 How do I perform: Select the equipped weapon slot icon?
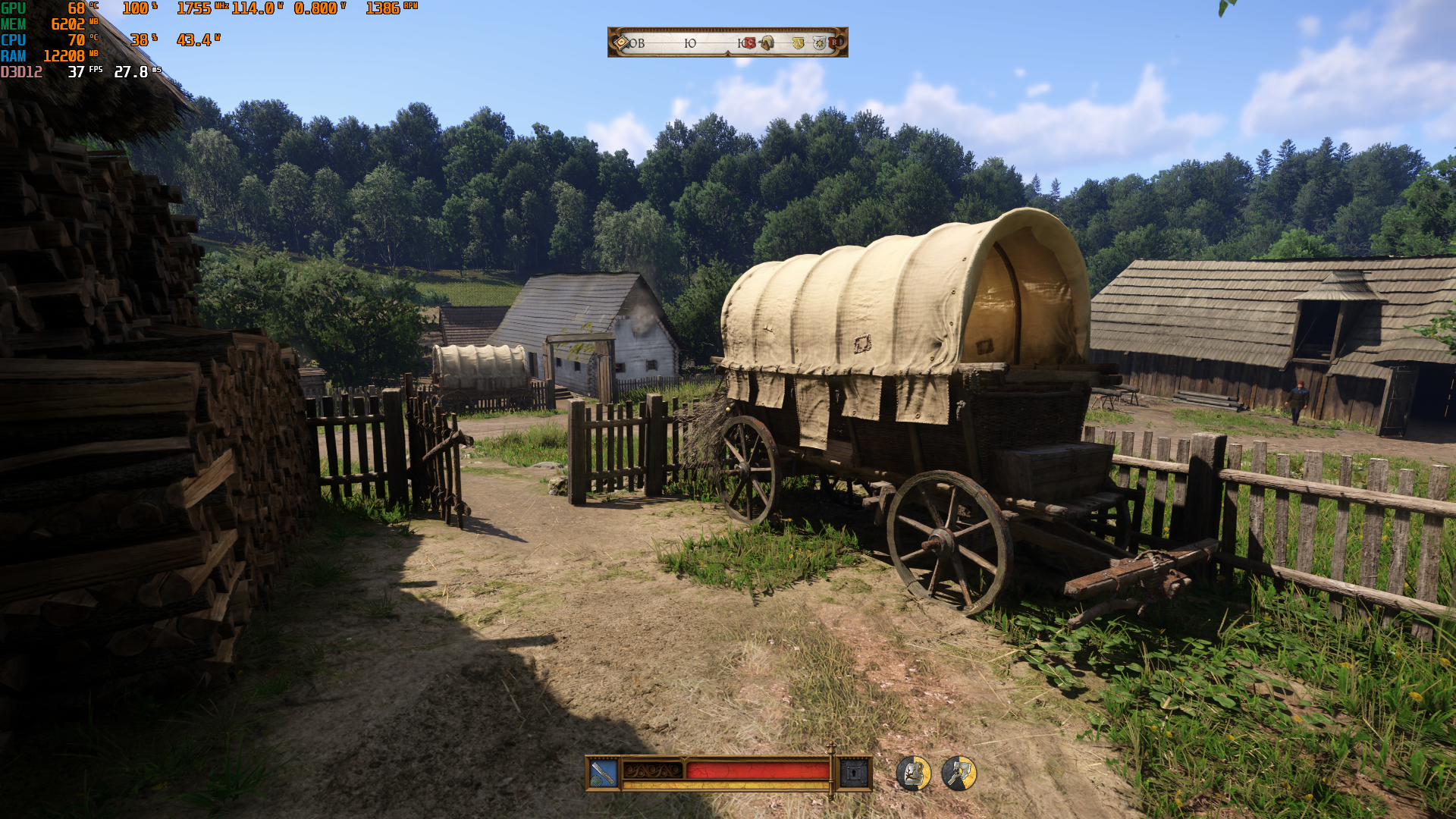coord(604,773)
